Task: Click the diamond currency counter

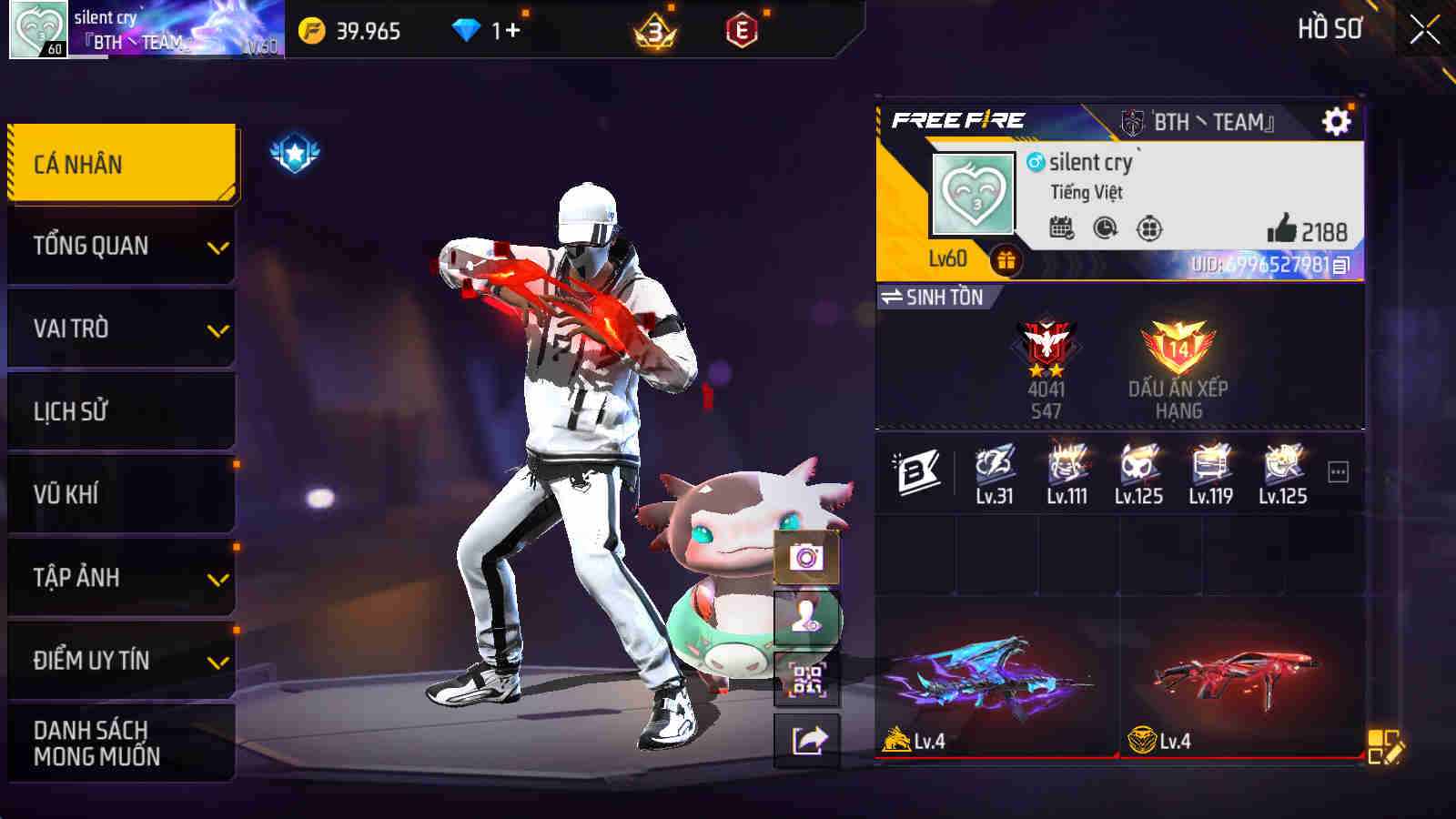Action: pyautogui.click(x=487, y=30)
